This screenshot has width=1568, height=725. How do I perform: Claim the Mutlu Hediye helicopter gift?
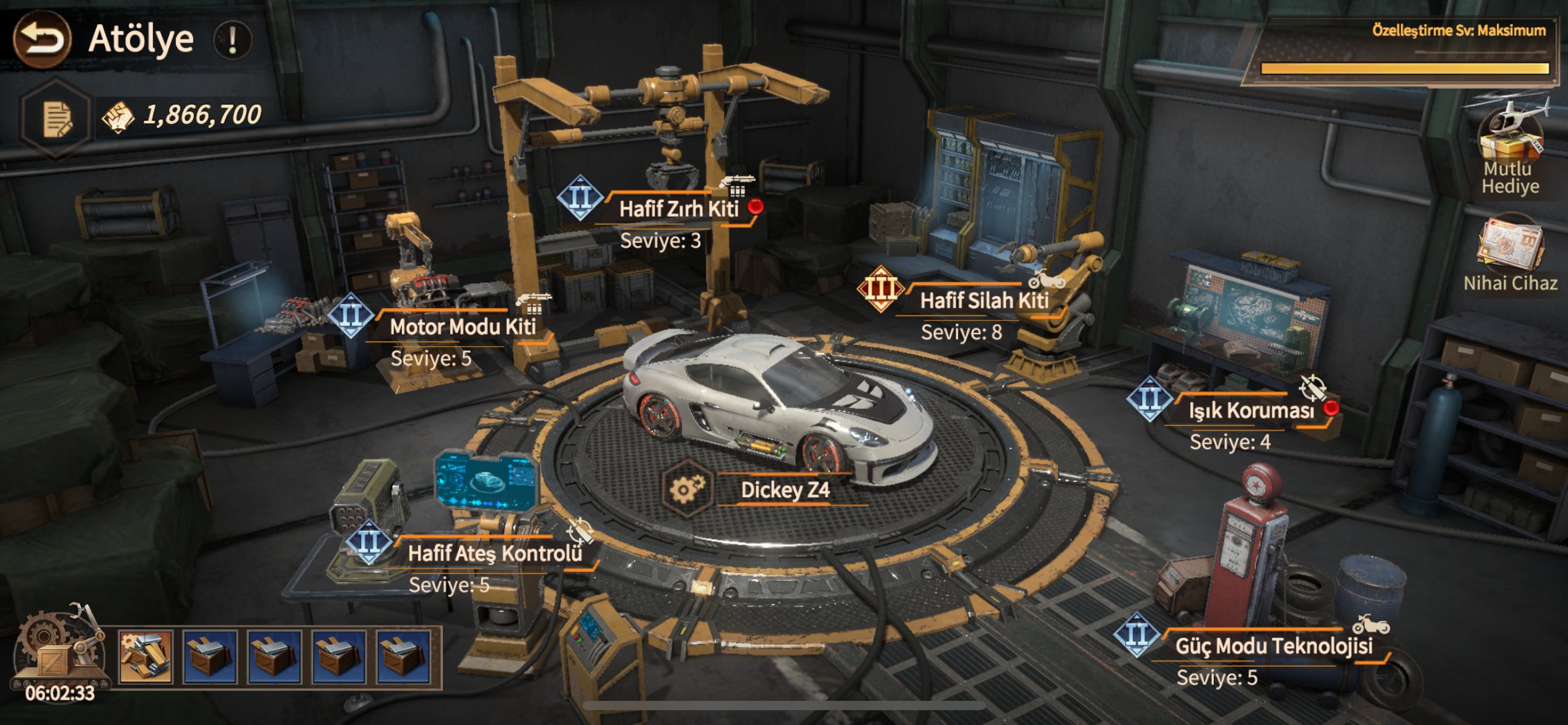(1510, 138)
